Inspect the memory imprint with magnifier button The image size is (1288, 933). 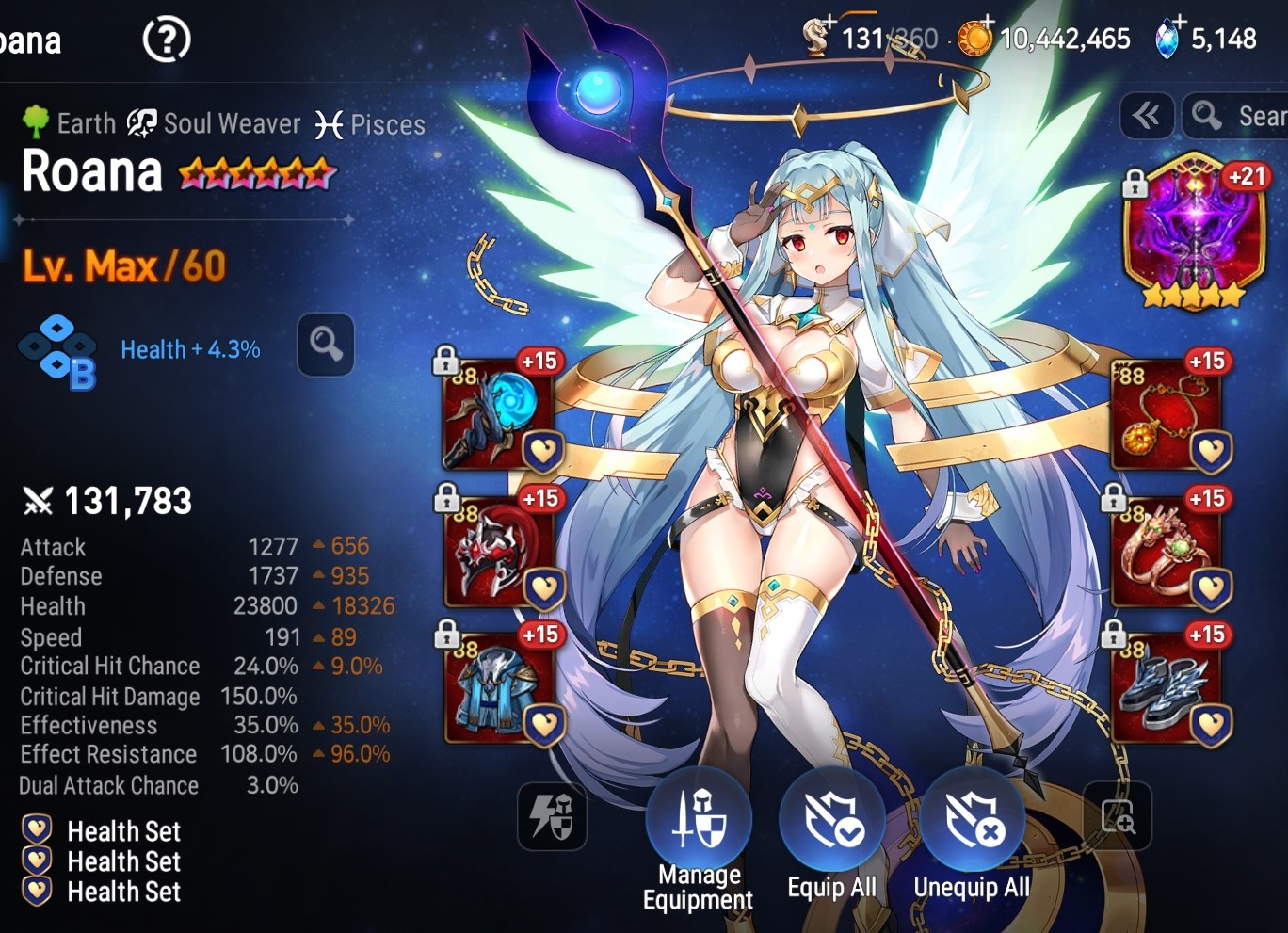coord(326,345)
